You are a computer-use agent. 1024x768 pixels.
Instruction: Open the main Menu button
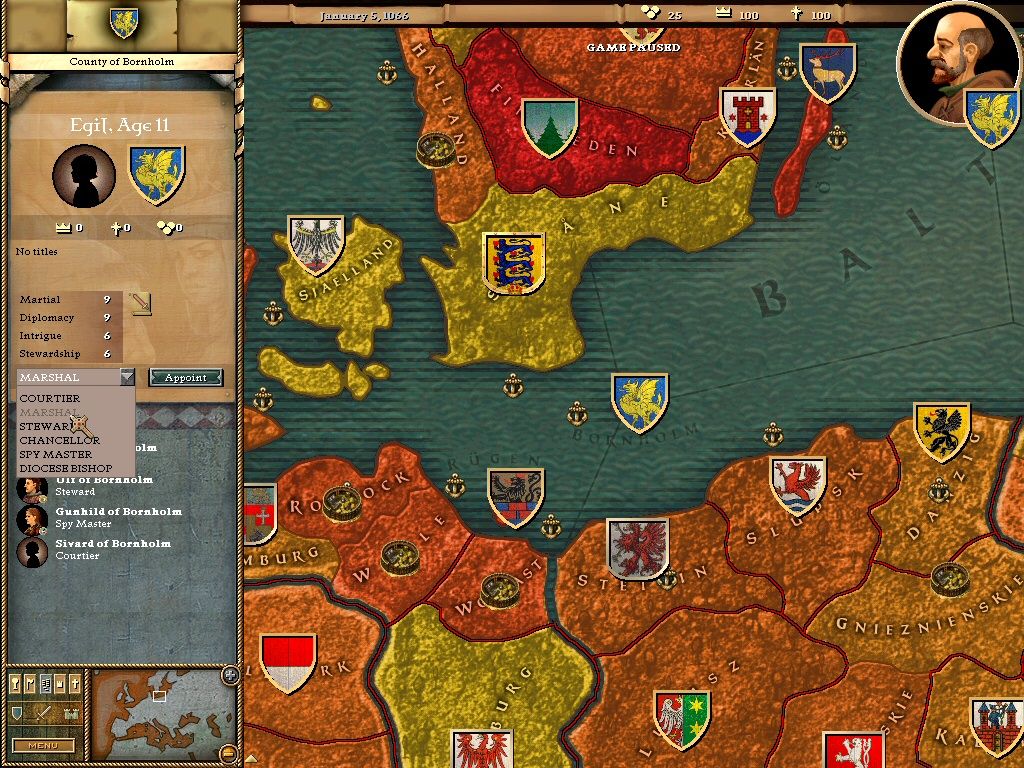pyautogui.click(x=42, y=745)
